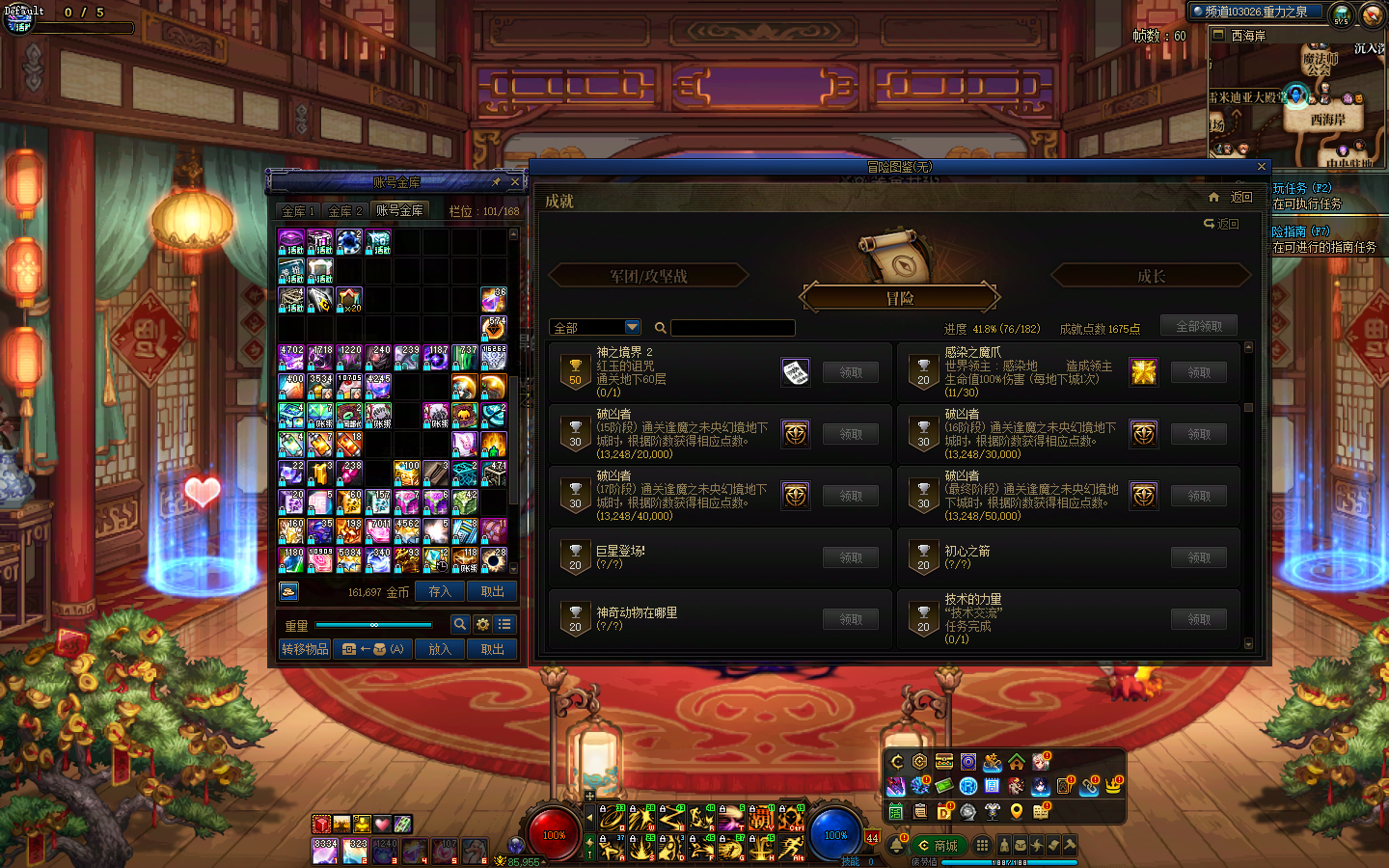1389x868 pixels.
Task: Open the 转移物品 transfer items button
Action: pos(305,649)
